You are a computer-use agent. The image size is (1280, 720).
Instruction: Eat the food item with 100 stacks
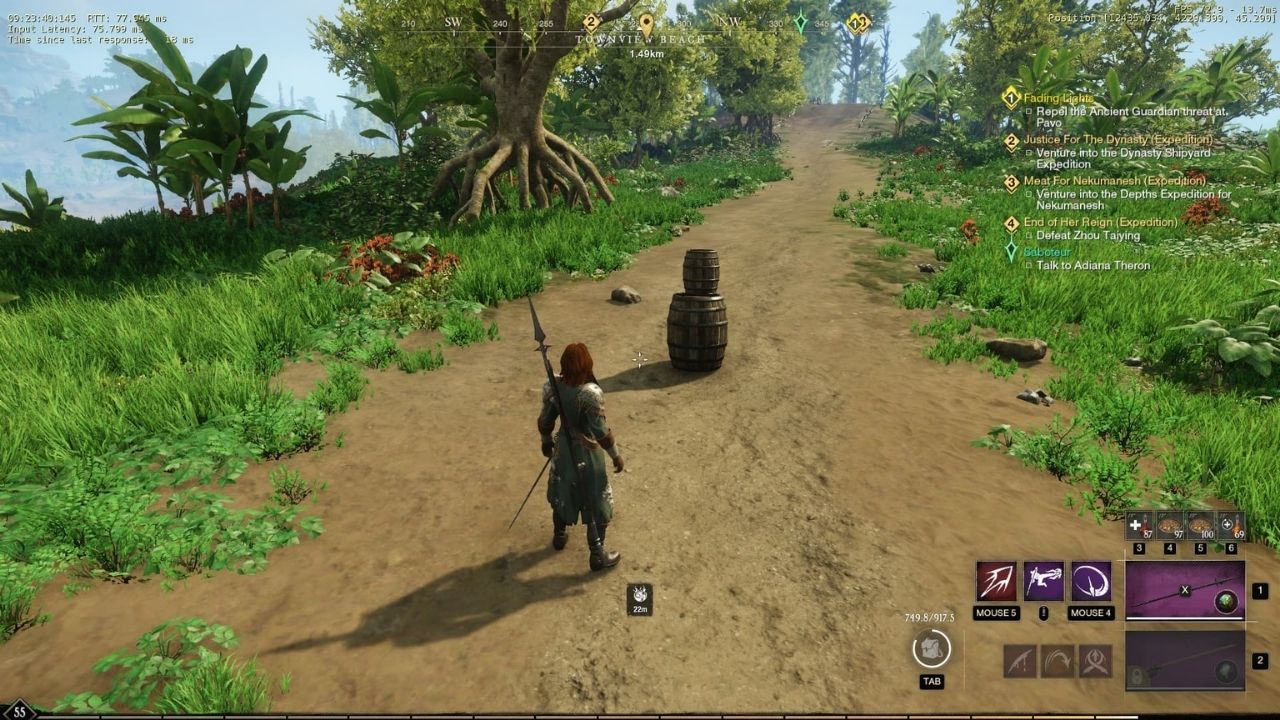click(1199, 525)
